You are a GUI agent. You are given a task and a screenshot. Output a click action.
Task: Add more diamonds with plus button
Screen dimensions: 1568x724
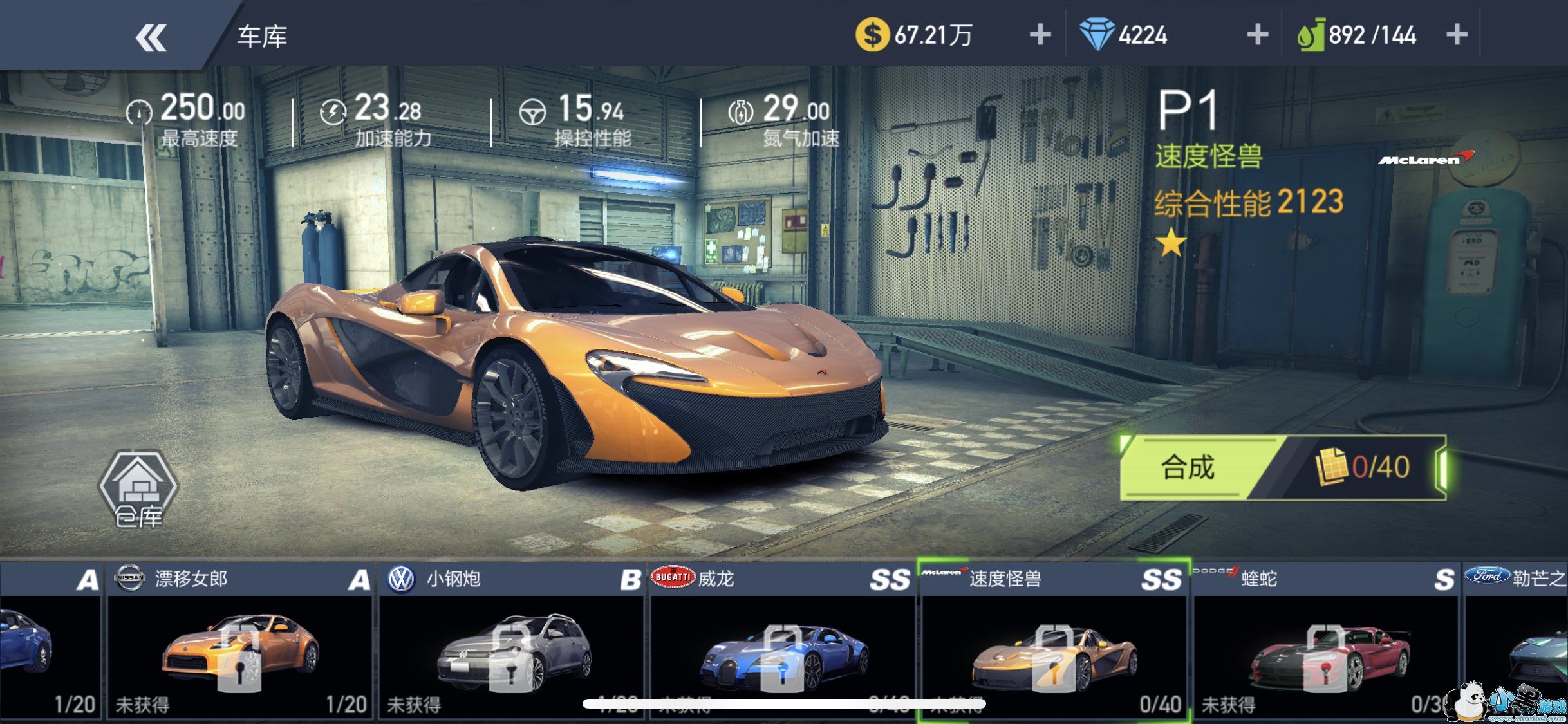pos(1257,35)
